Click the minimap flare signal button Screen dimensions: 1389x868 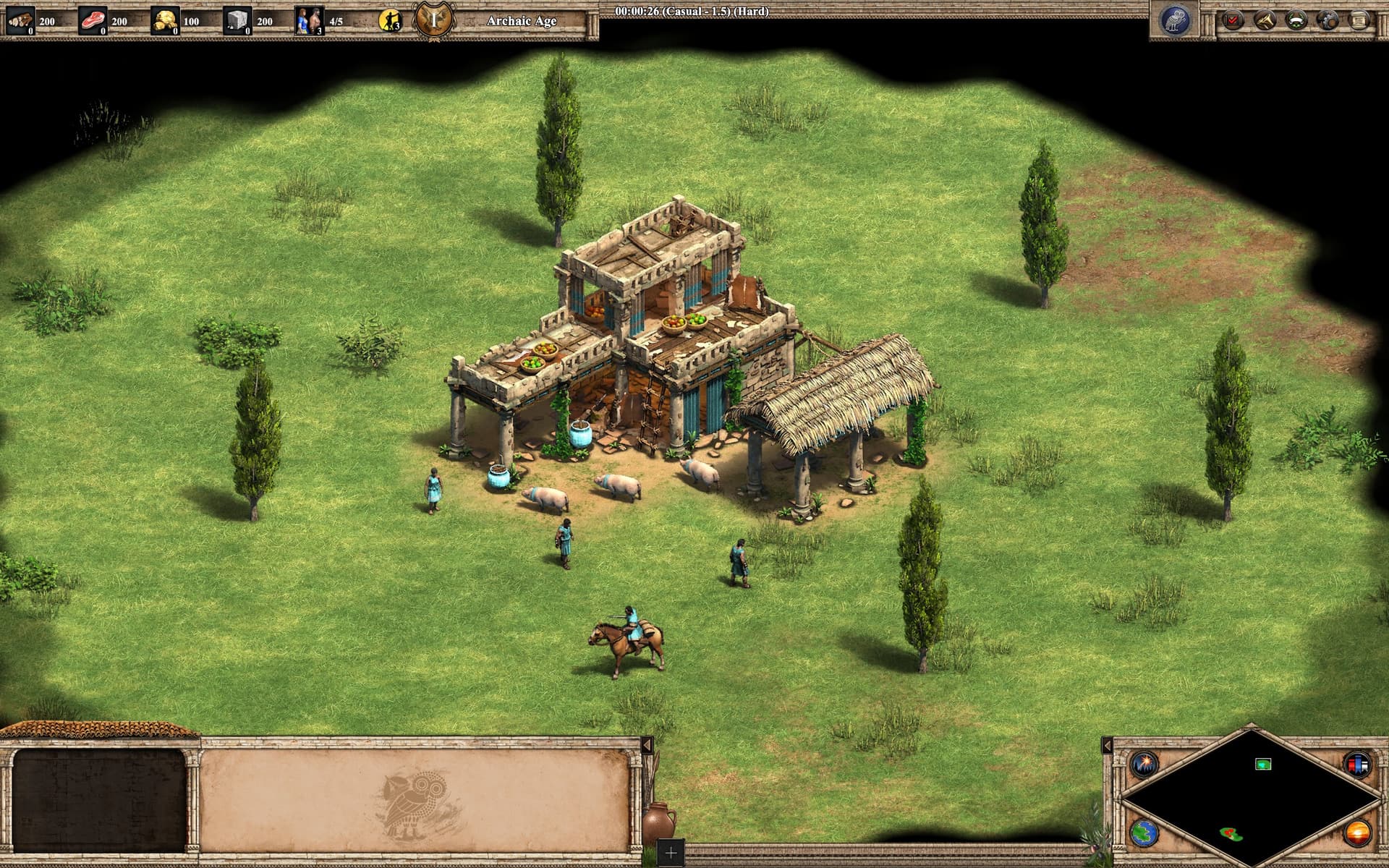[1146, 764]
